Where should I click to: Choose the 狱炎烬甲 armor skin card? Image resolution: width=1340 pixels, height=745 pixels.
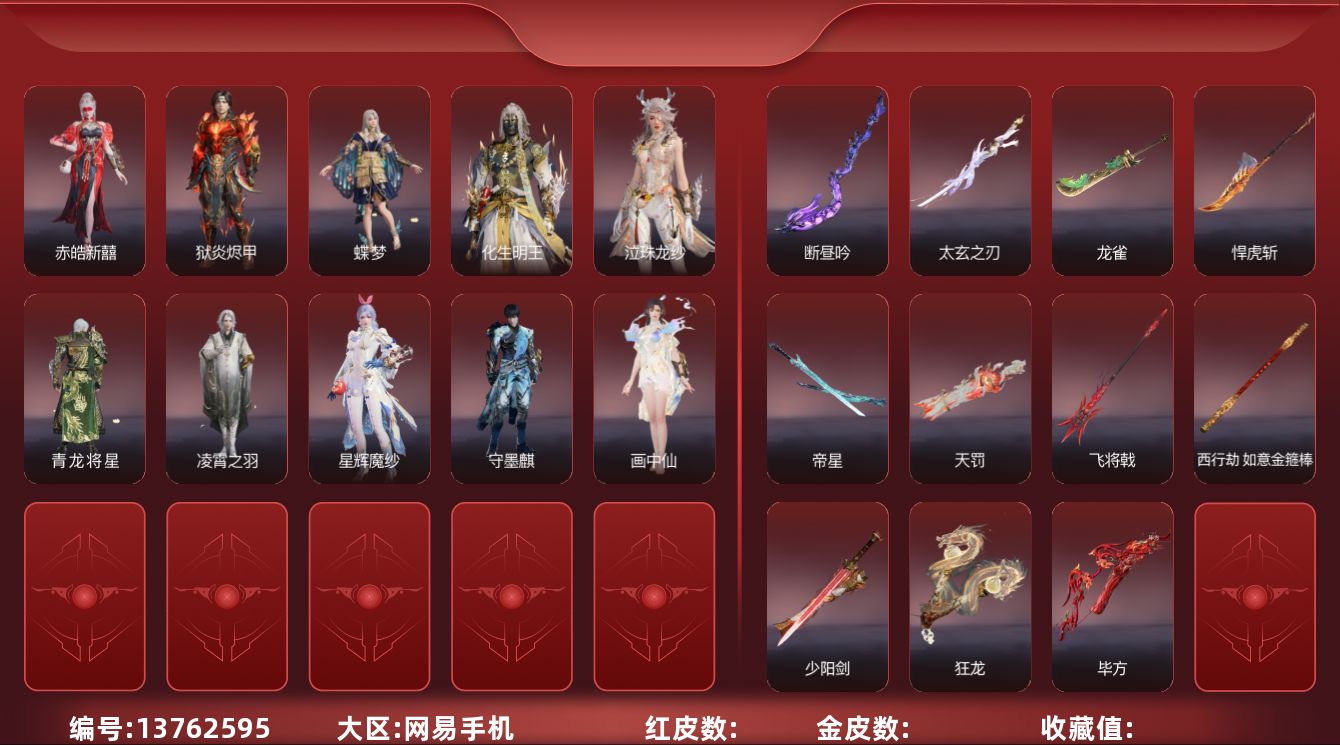tap(226, 180)
